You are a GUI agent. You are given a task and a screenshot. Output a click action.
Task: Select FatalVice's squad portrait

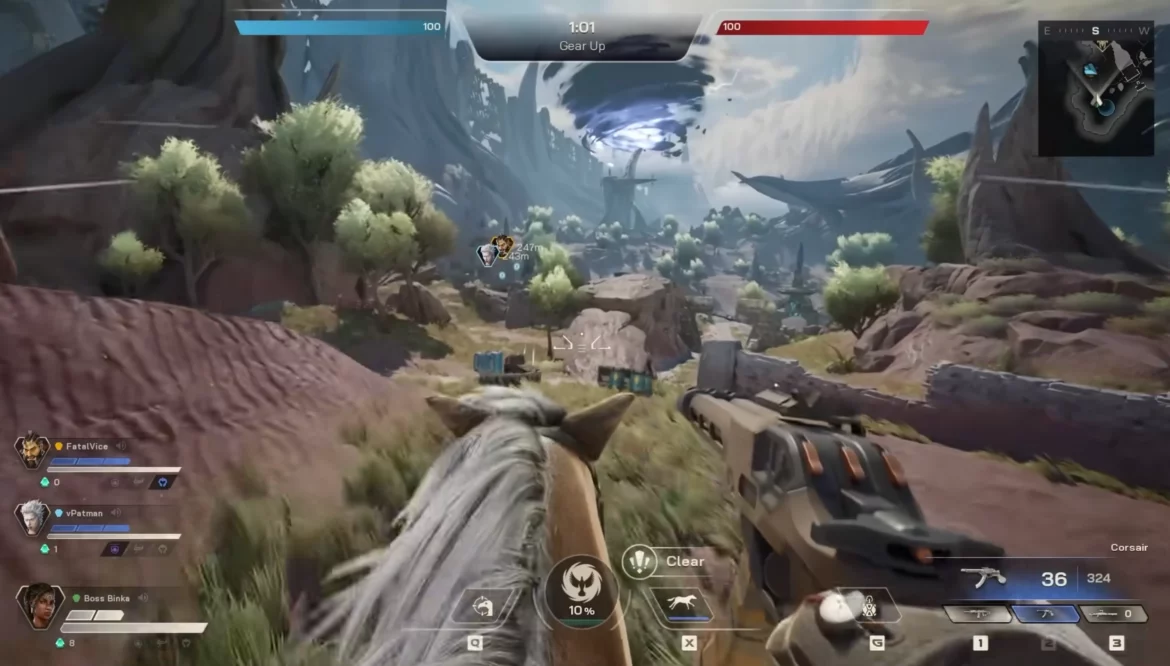click(x=32, y=452)
